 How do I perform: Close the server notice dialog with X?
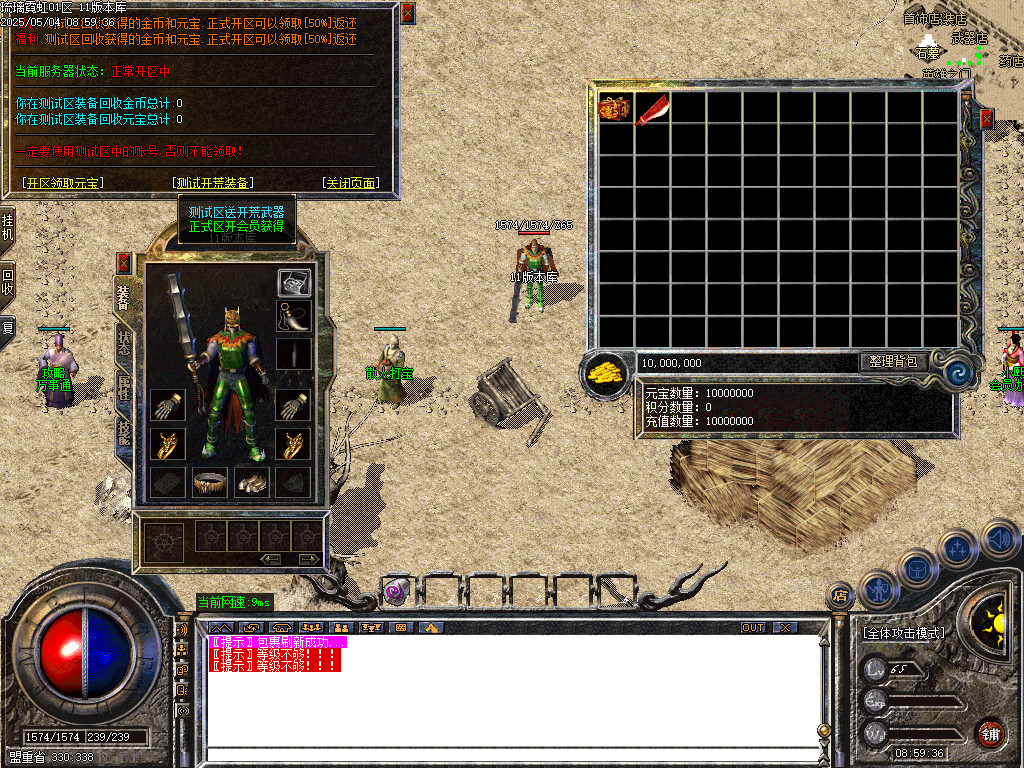(x=407, y=14)
